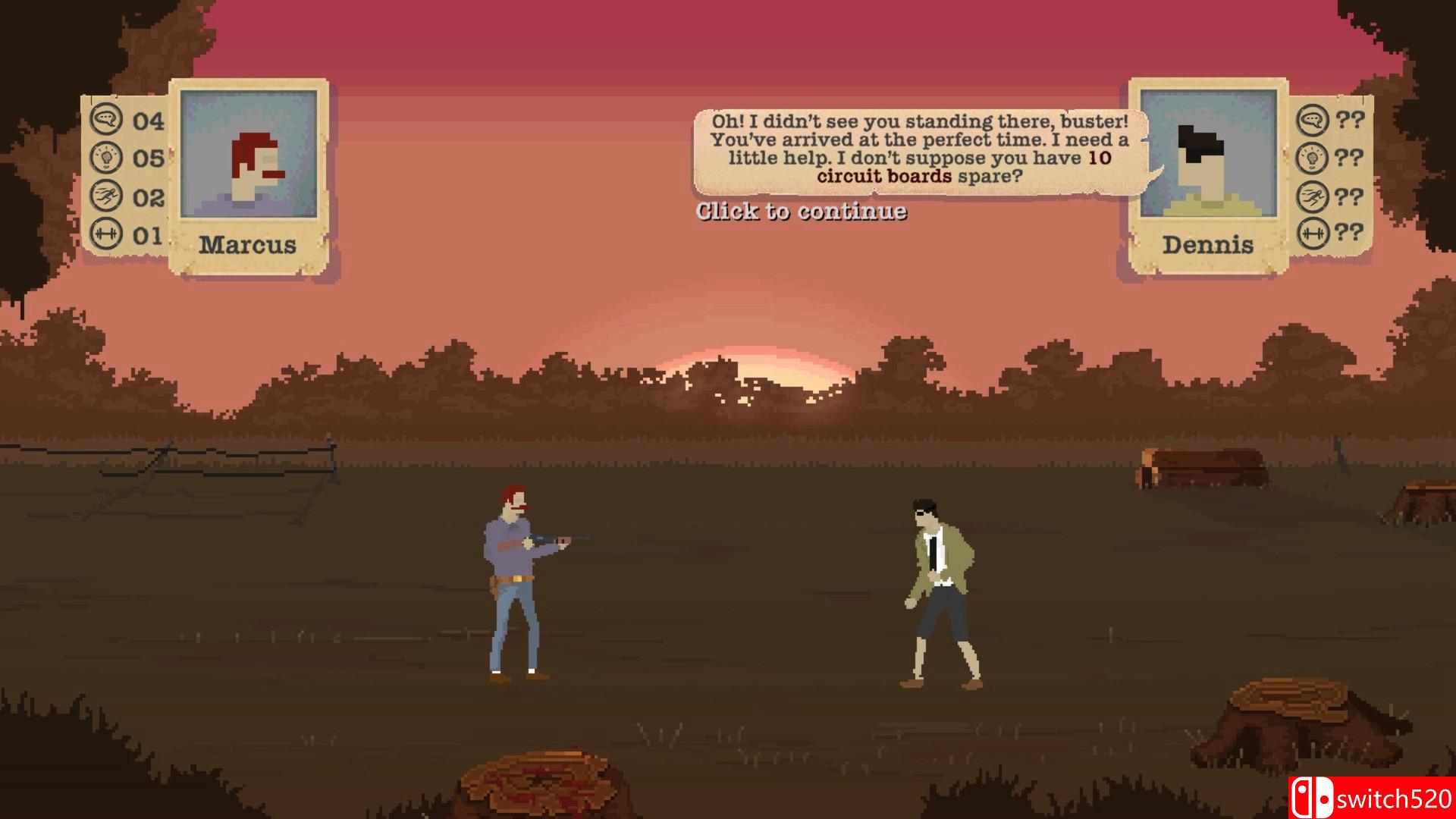Screen dimensions: 1456x819
Task: Click Dennis's dexterity running figure icon
Action: pyautogui.click(x=1311, y=194)
